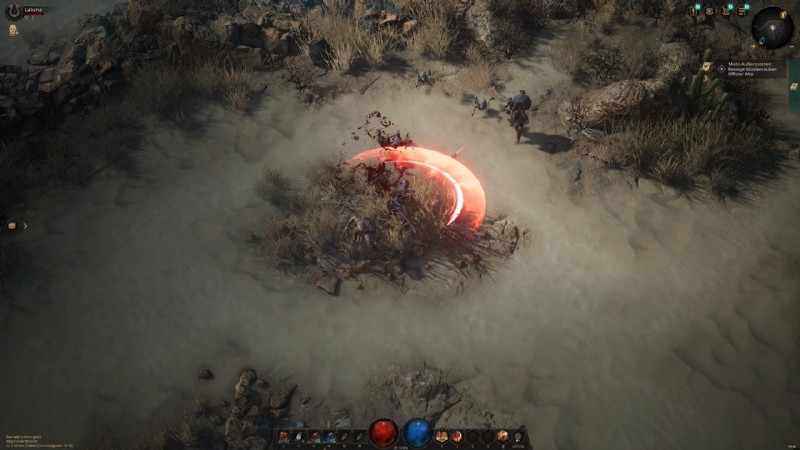Open the circular minimap

771,27
